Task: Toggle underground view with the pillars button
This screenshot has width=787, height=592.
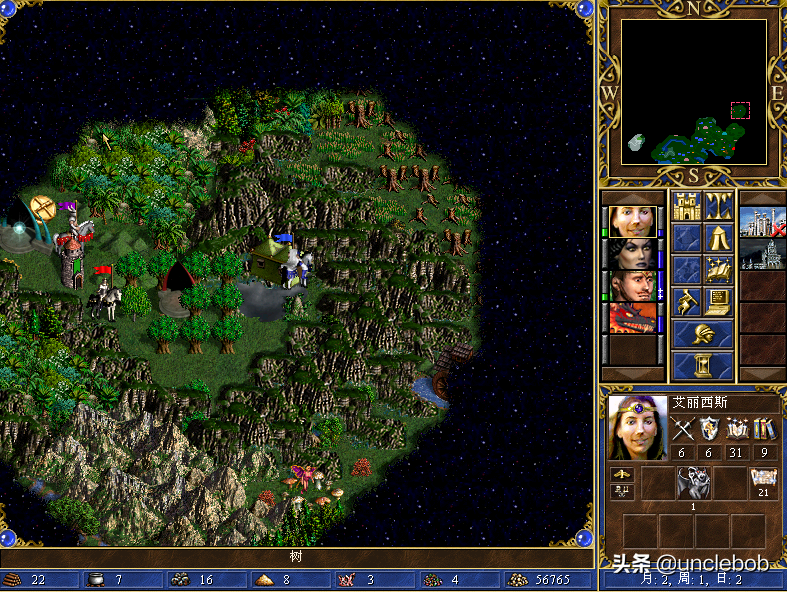Action: (719, 207)
